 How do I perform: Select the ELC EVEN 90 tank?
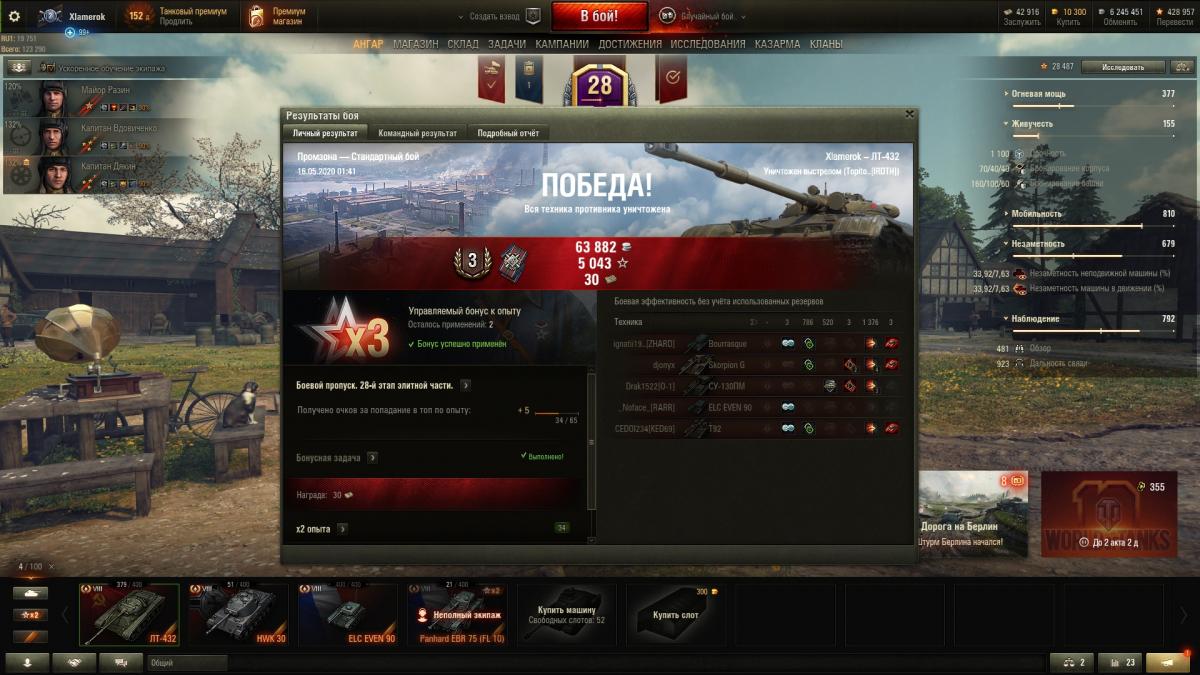[346, 614]
